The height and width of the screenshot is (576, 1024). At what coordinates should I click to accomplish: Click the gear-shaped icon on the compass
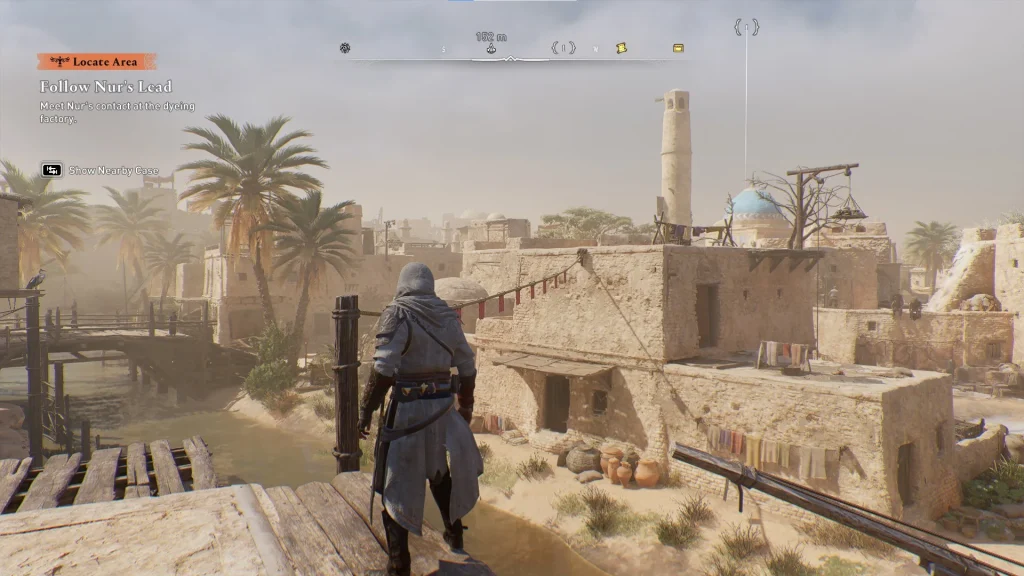pos(345,48)
